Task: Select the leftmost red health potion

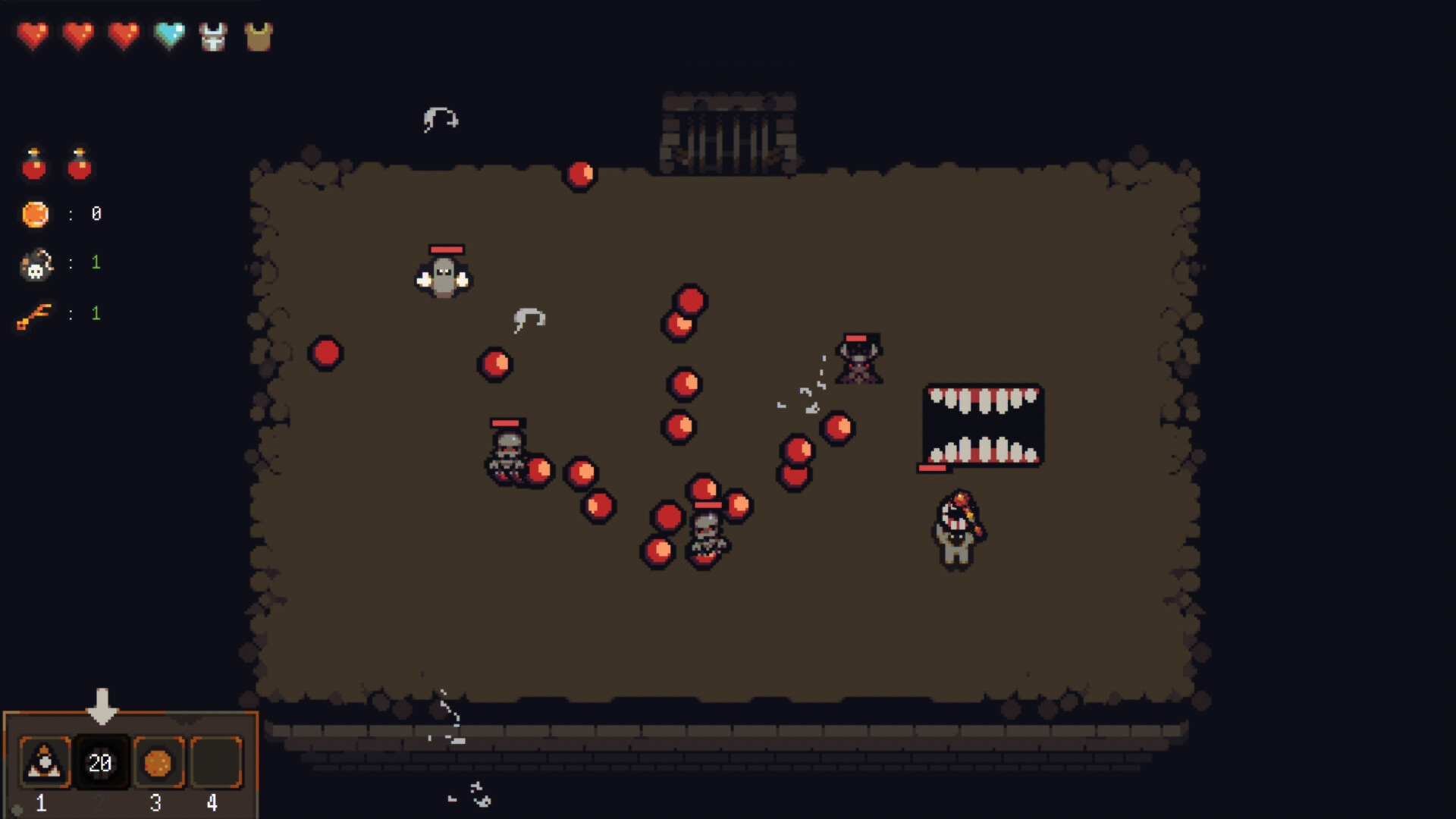Action: pyautogui.click(x=33, y=163)
